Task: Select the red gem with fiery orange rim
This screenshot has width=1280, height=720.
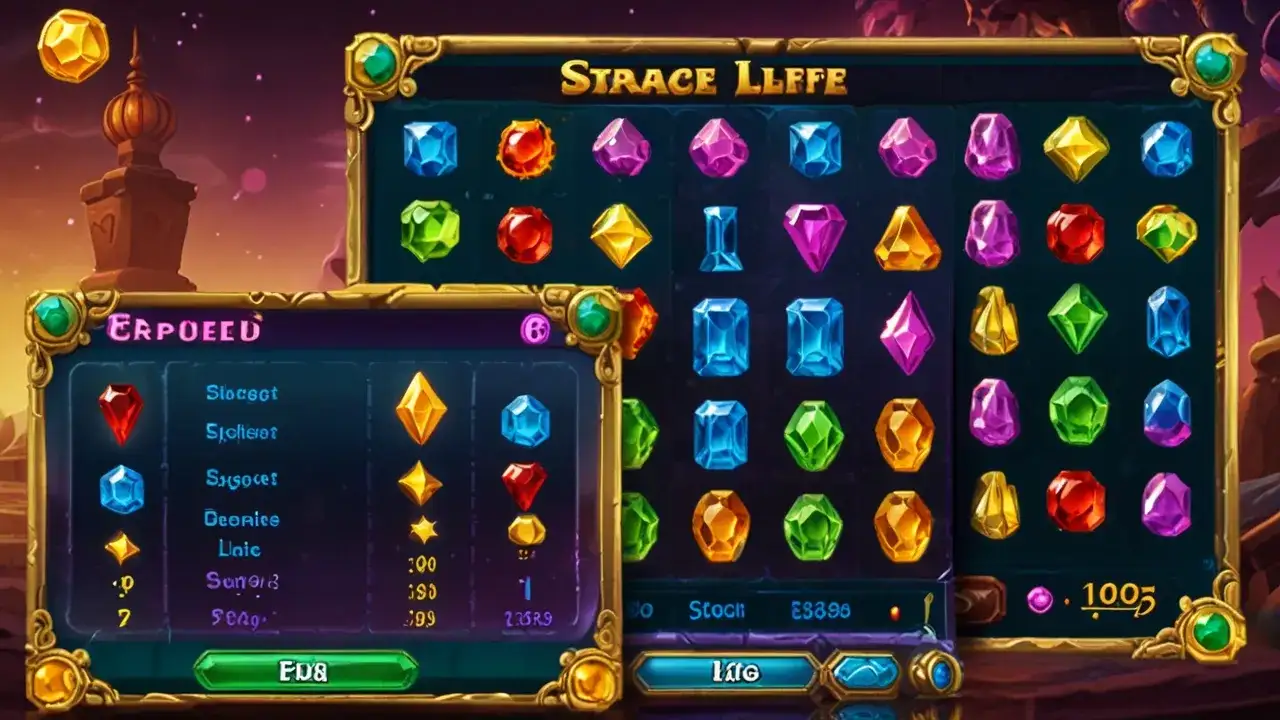Action: 526,148
